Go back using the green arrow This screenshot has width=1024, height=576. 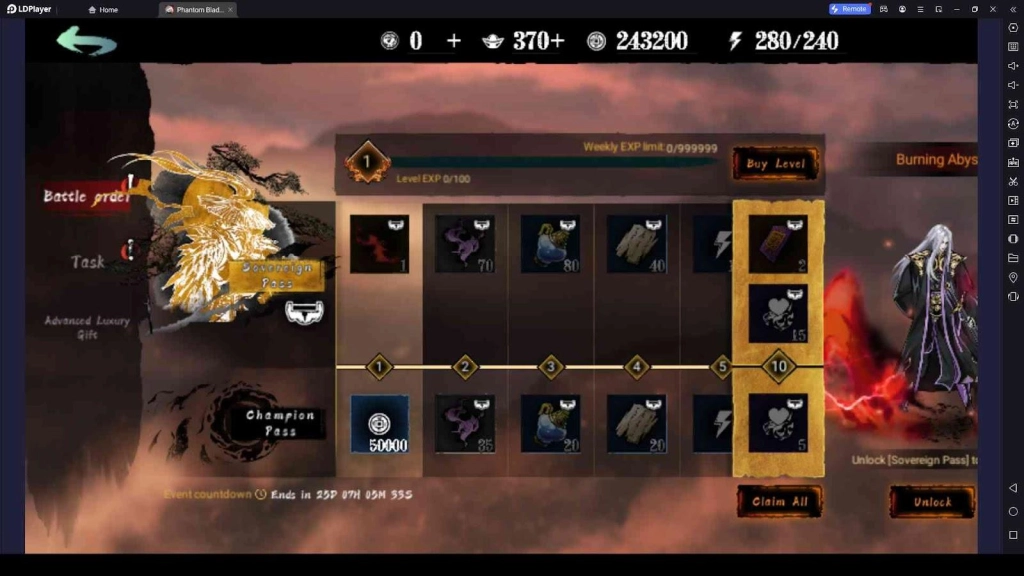pyautogui.click(x=87, y=40)
